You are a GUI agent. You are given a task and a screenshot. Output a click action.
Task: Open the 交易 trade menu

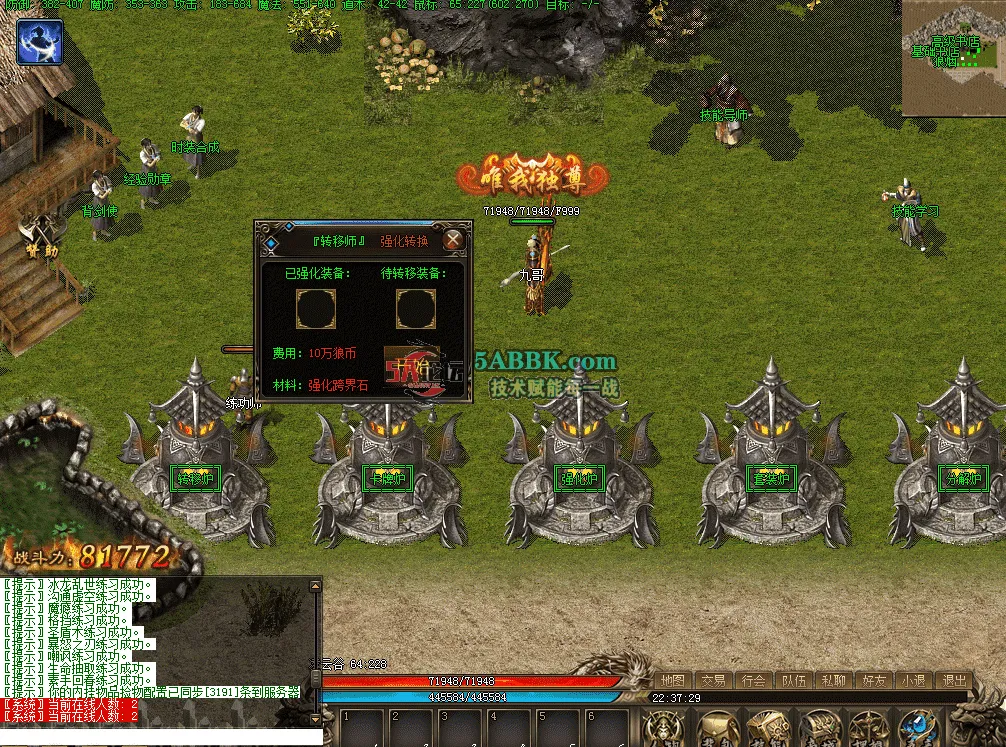pos(713,681)
